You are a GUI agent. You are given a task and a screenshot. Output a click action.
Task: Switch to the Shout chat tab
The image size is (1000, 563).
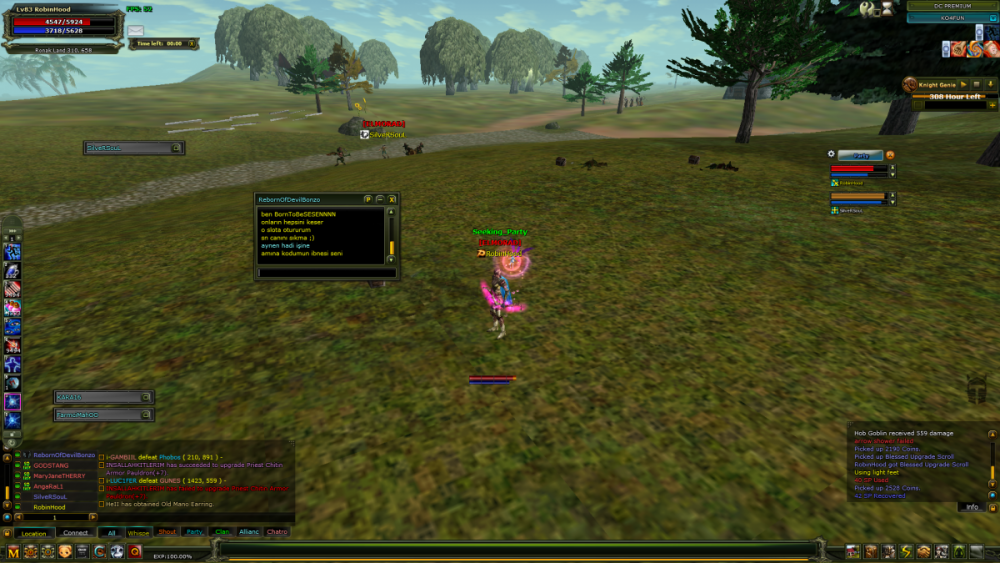[167, 532]
